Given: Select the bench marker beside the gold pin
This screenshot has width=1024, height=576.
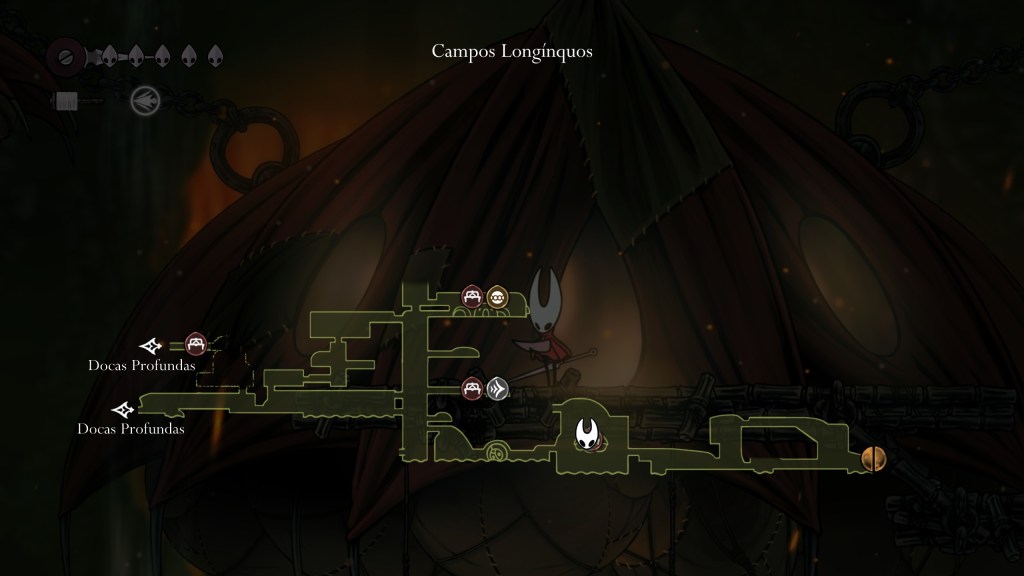Looking at the screenshot, I should [472, 297].
